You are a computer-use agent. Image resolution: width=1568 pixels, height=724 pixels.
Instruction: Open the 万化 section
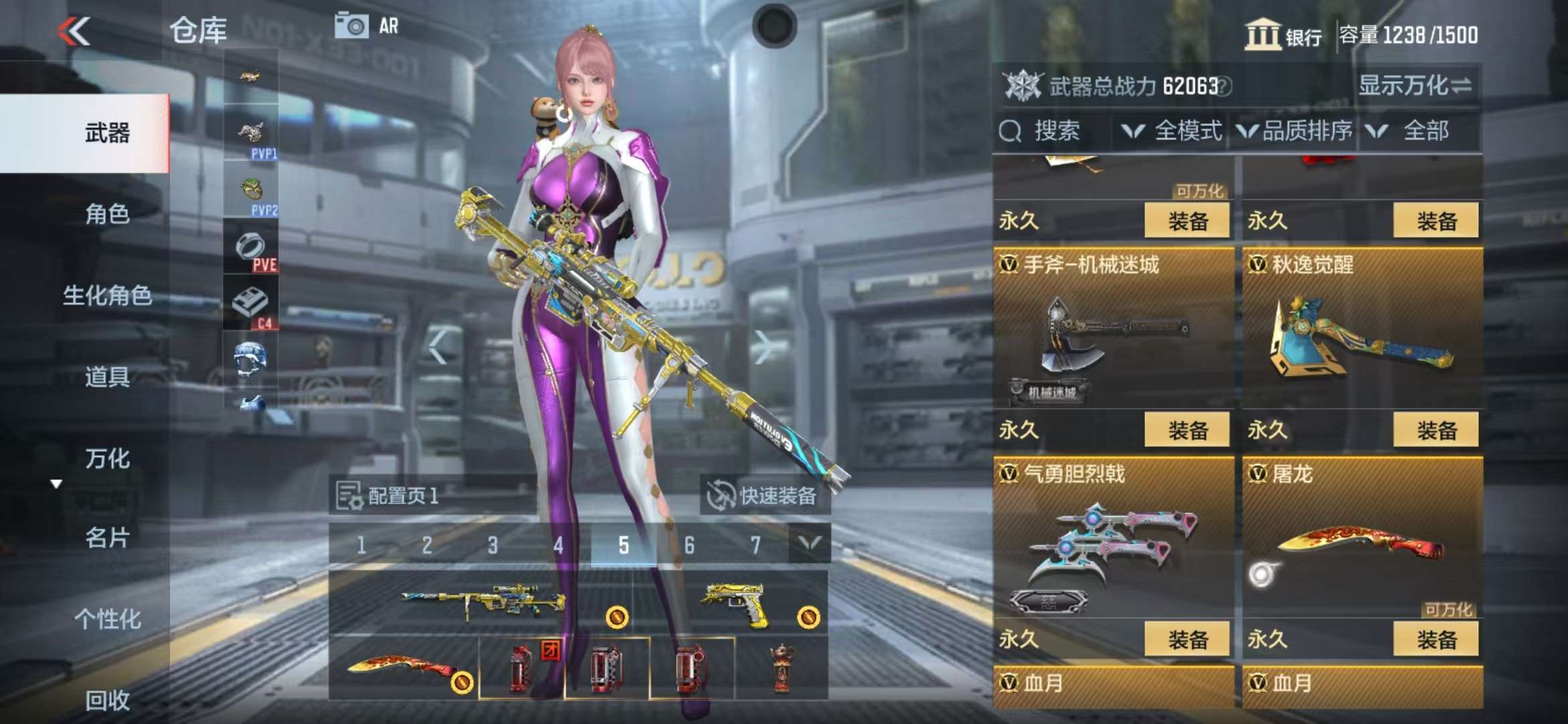[107, 459]
